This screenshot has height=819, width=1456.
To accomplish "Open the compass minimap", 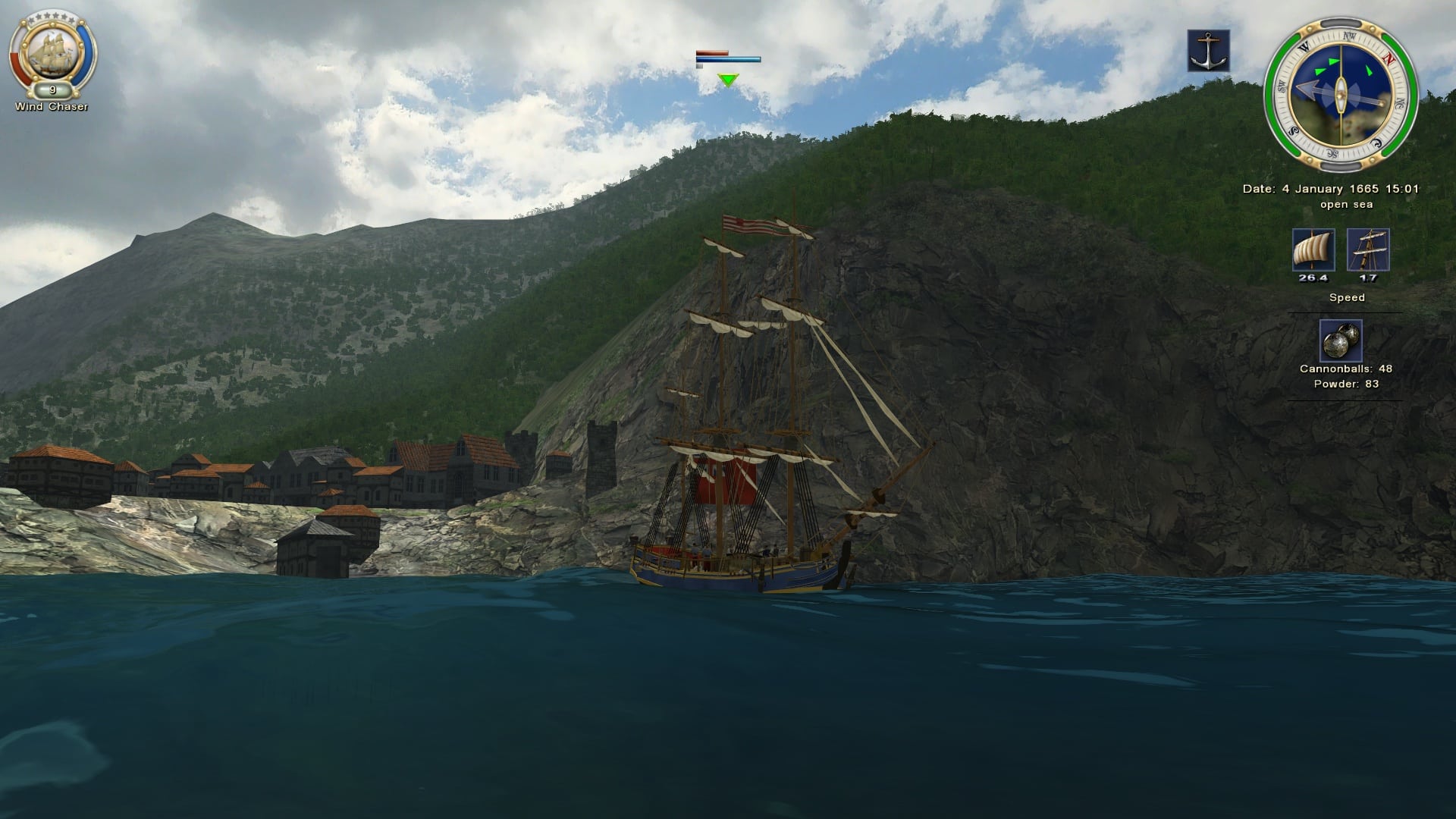I will (x=1341, y=93).
